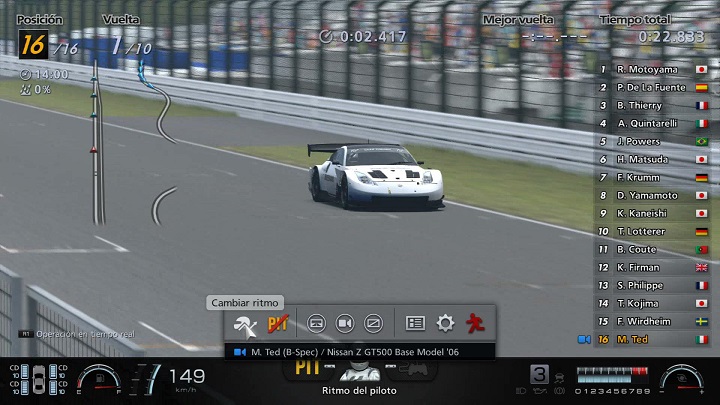
Task: Click the PIT stop icon in toolbar
Action: 278,324
